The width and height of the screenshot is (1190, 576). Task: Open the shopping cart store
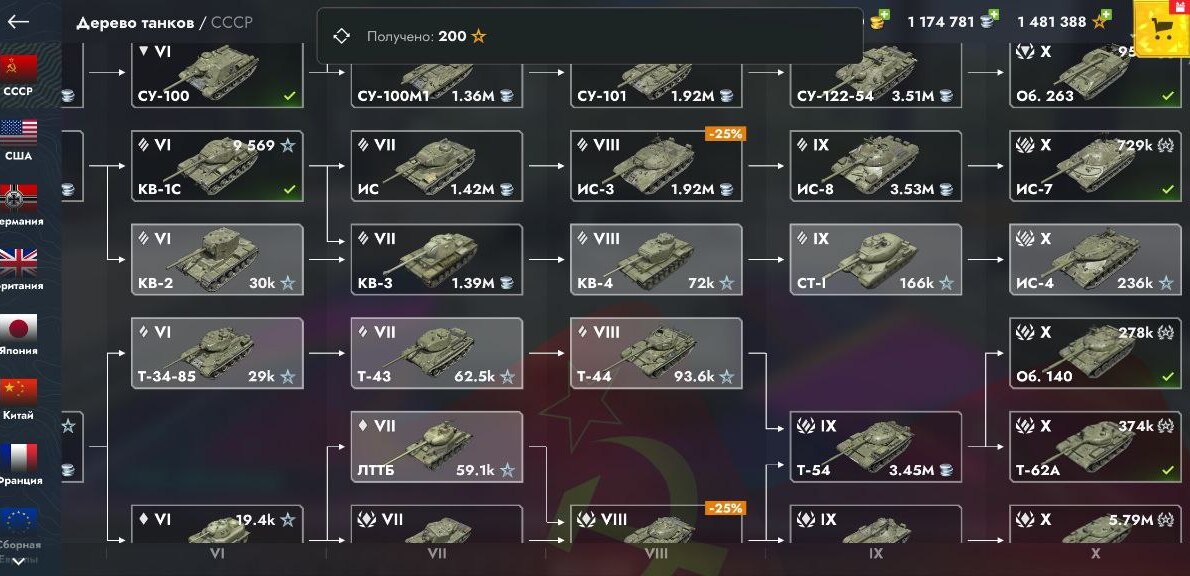click(1161, 29)
